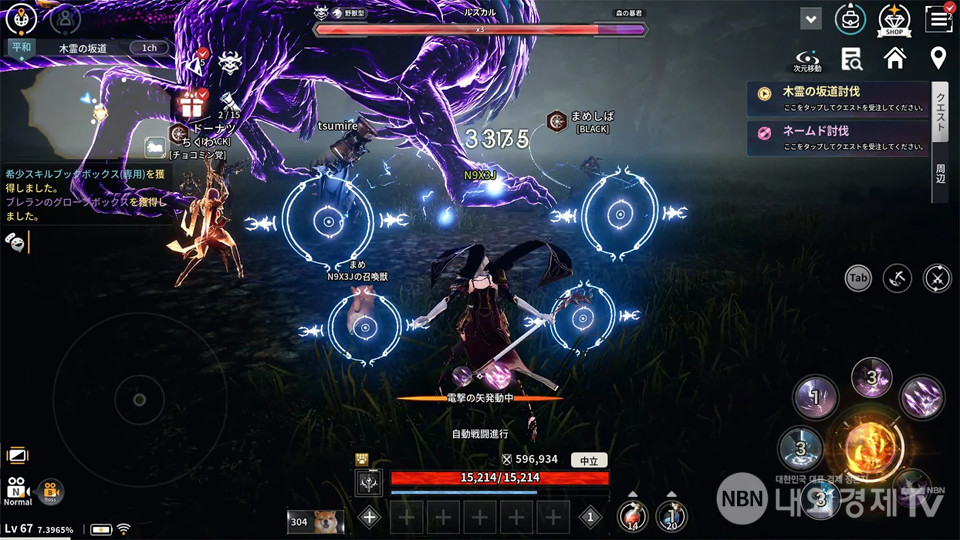Image resolution: width=960 pixels, height=540 pixels.
Task: Open the chat speech bubble icon
Action: coord(16,240)
